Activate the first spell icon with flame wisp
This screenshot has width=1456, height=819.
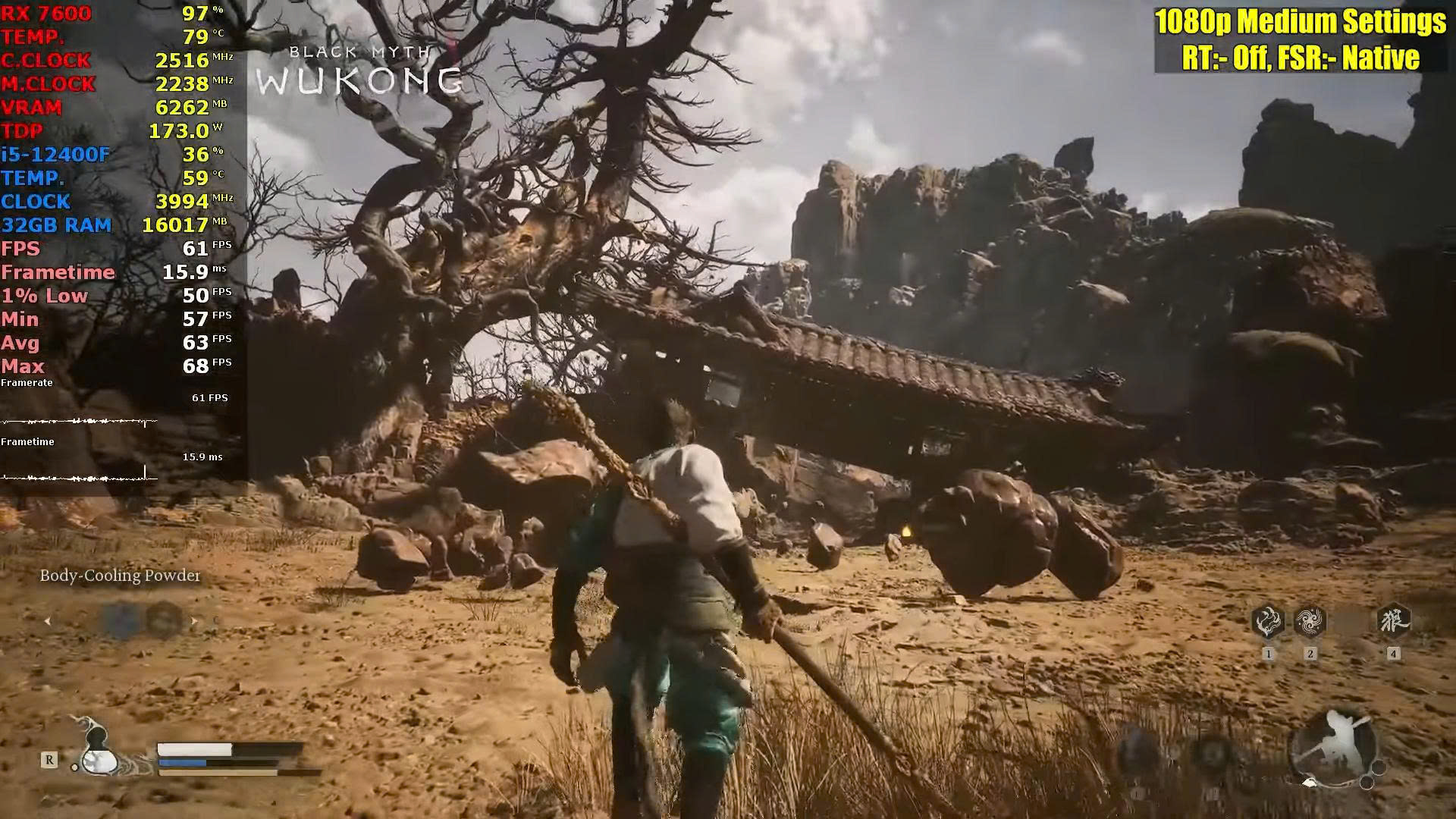tap(1267, 623)
